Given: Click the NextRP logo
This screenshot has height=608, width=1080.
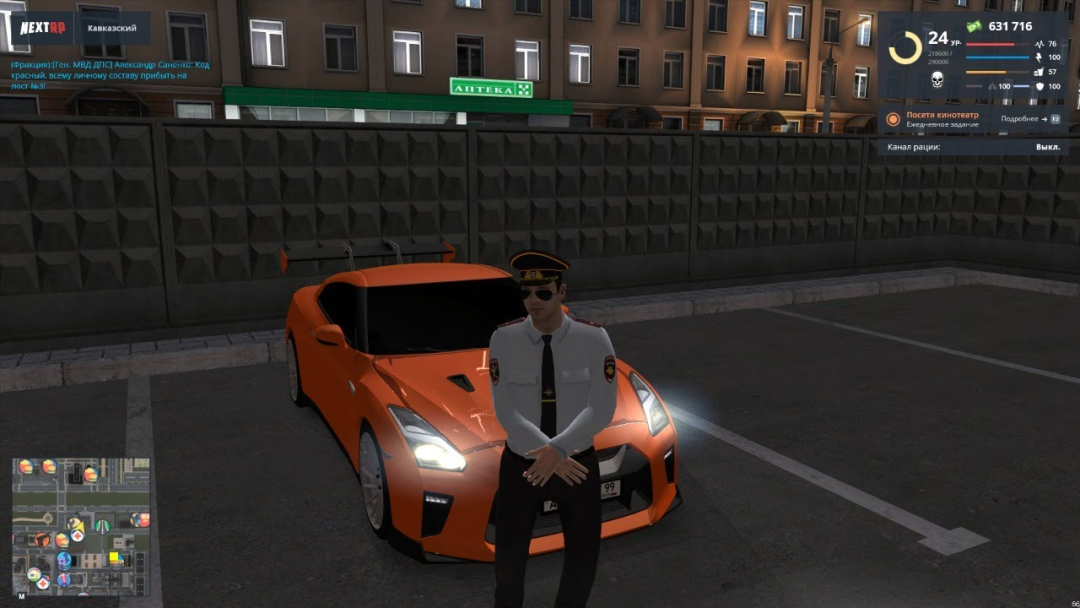Looking at the screenshot, I should point(43,27).
